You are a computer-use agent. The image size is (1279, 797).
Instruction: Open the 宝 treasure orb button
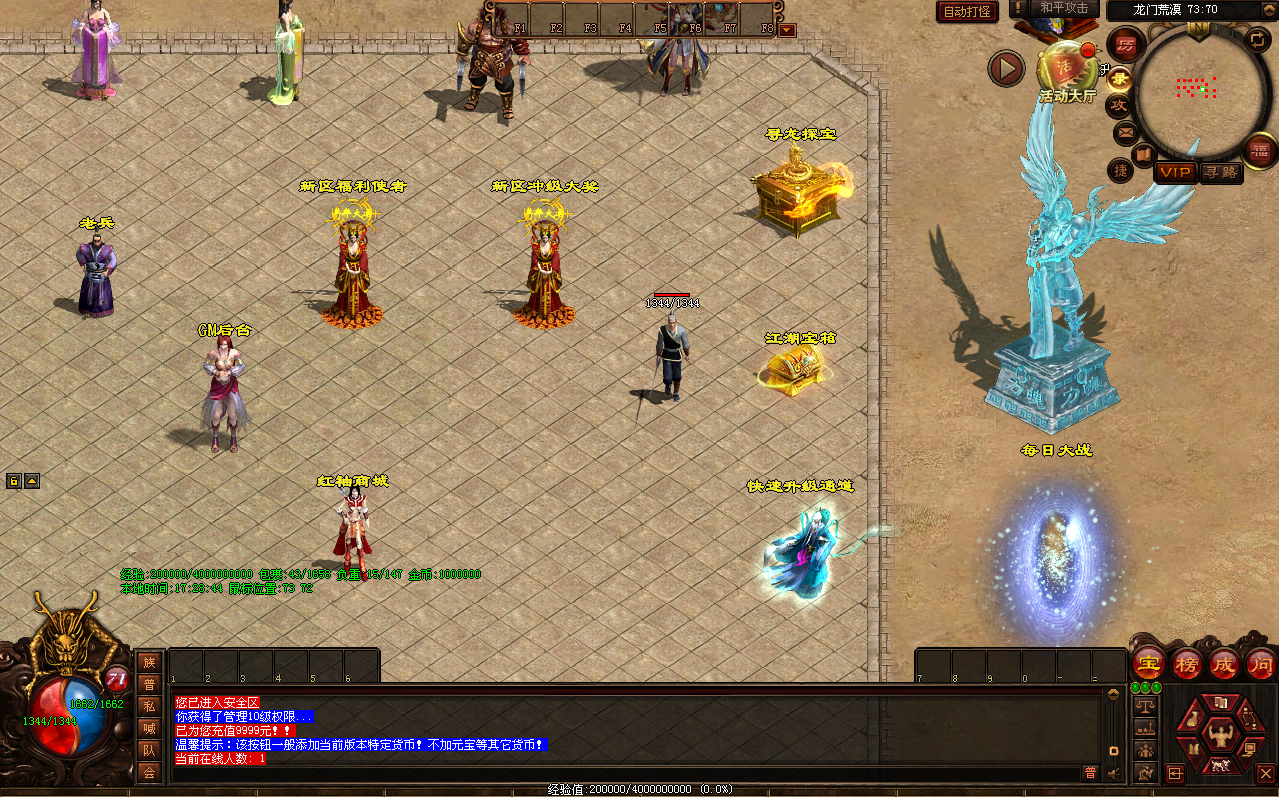pyautogui.click(x=1148, y=663)
